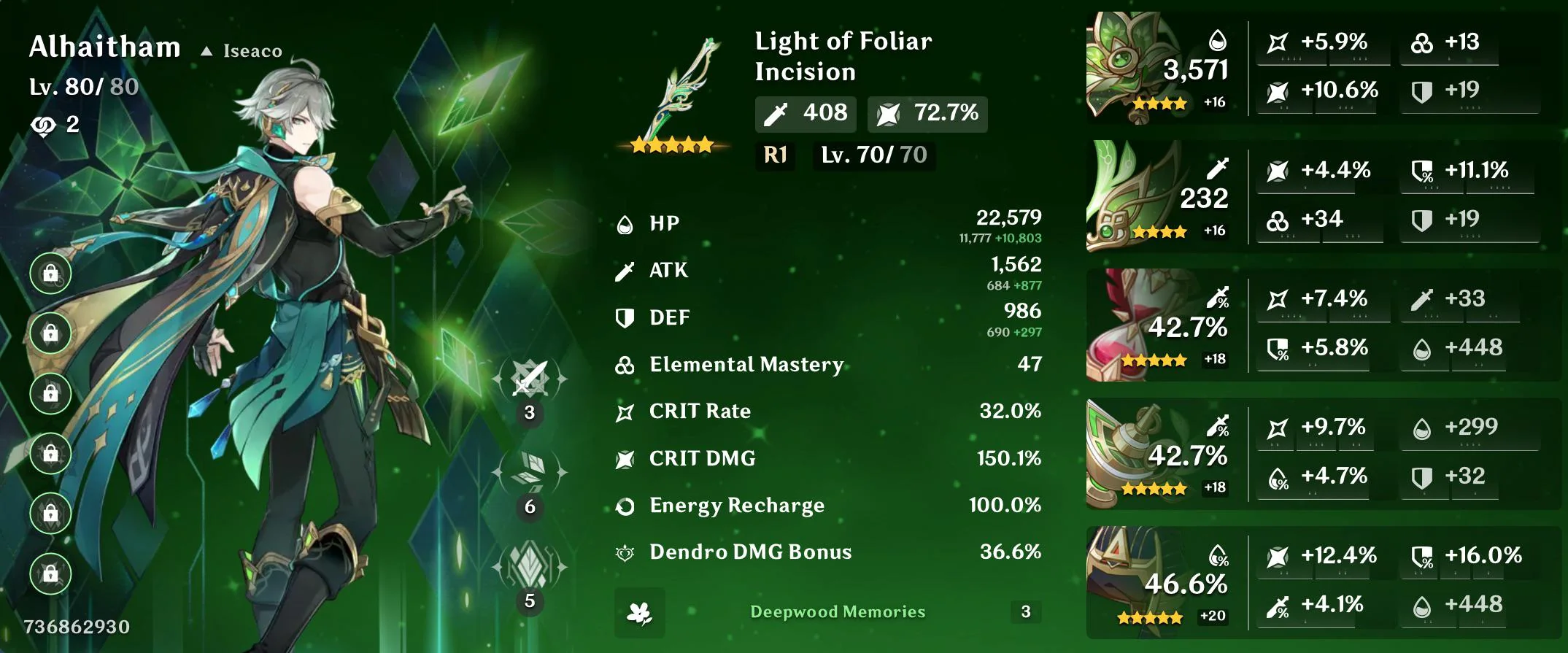Click the Deepwood Memories flower set icon
This screenshot has width=1568, height=653.
click(x=638, y=613)
